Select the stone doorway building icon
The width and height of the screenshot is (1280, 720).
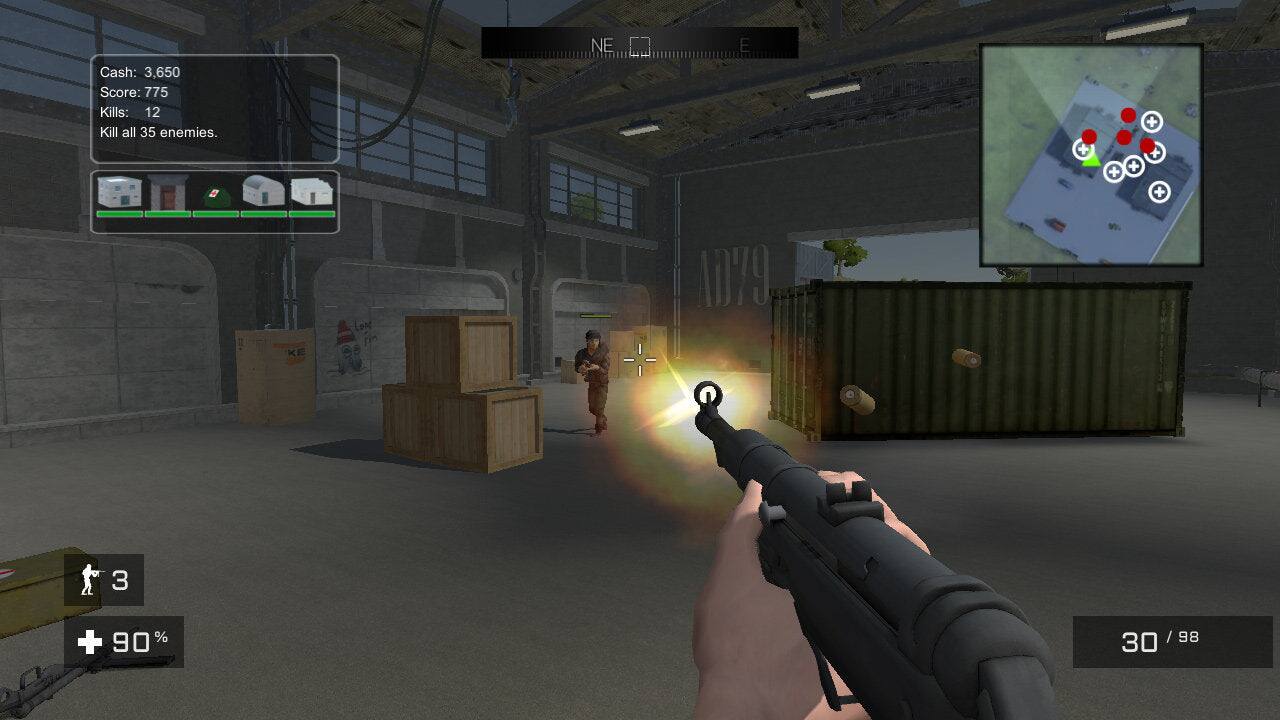pyautogui.click(x=167, y=190)
